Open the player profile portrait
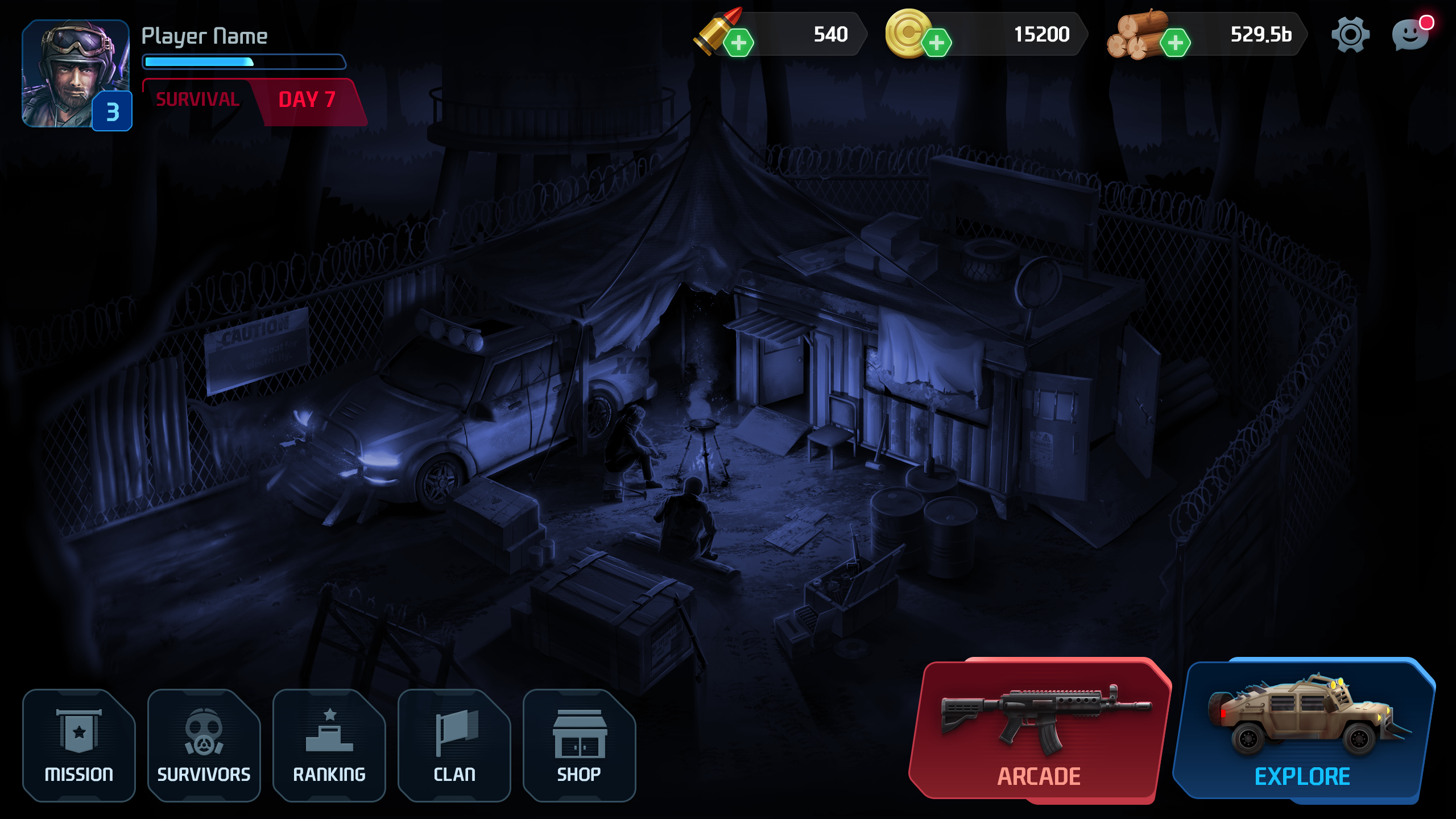Viewport: 1456px width, 819px height. [76, 73]
